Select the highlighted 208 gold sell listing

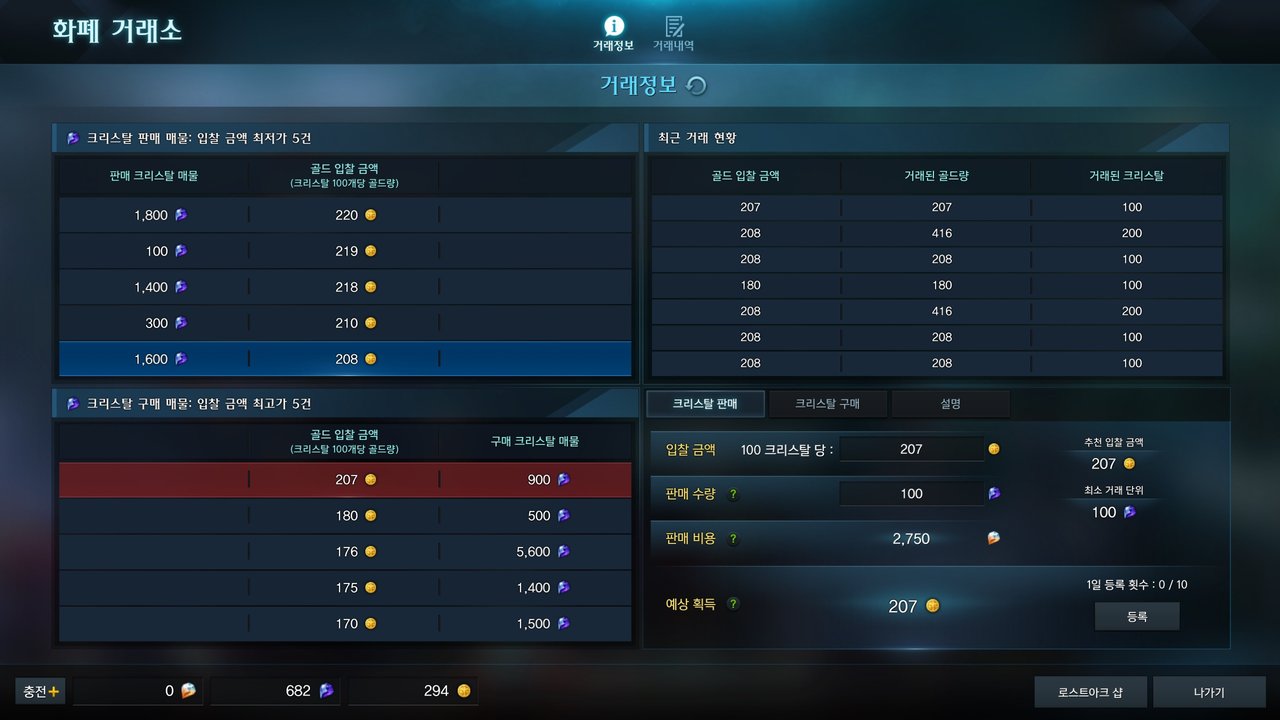(x=345, y=359)
